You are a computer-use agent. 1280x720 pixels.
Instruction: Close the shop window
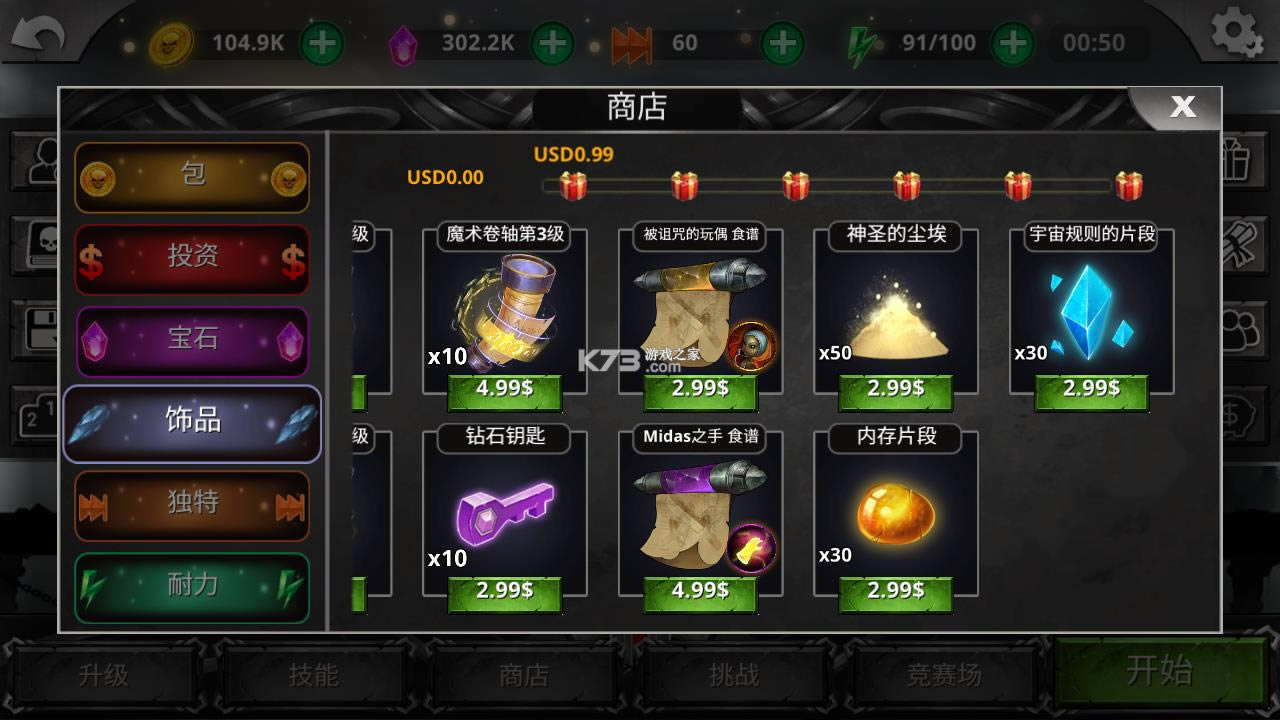click(x=1182, y=107)
